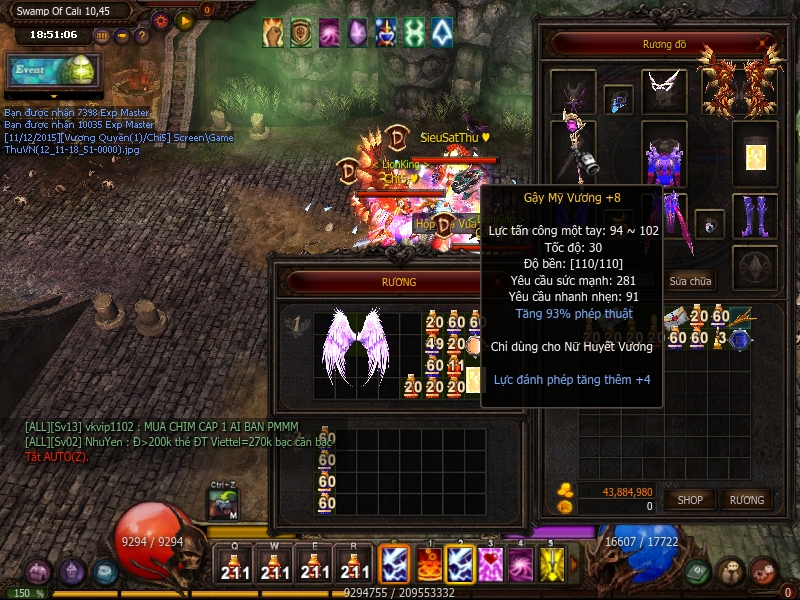Select the glowing yellow card equipment slot
This screenshot has width=800, height=600.
(x=754, y=152)
